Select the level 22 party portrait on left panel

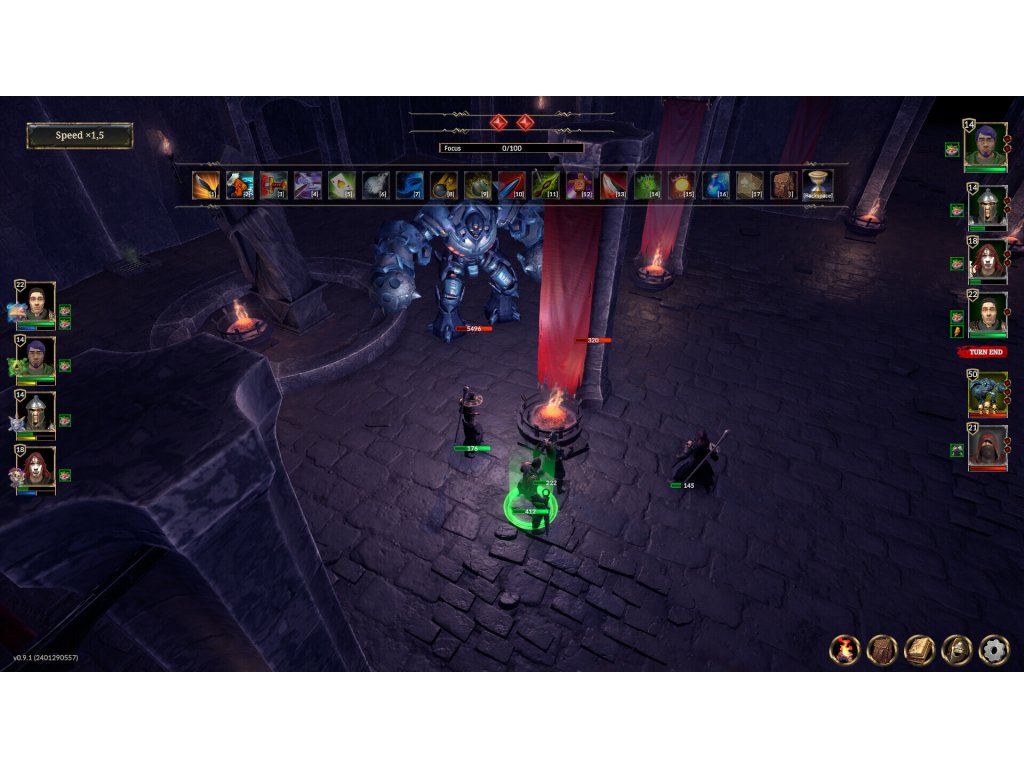40,302
